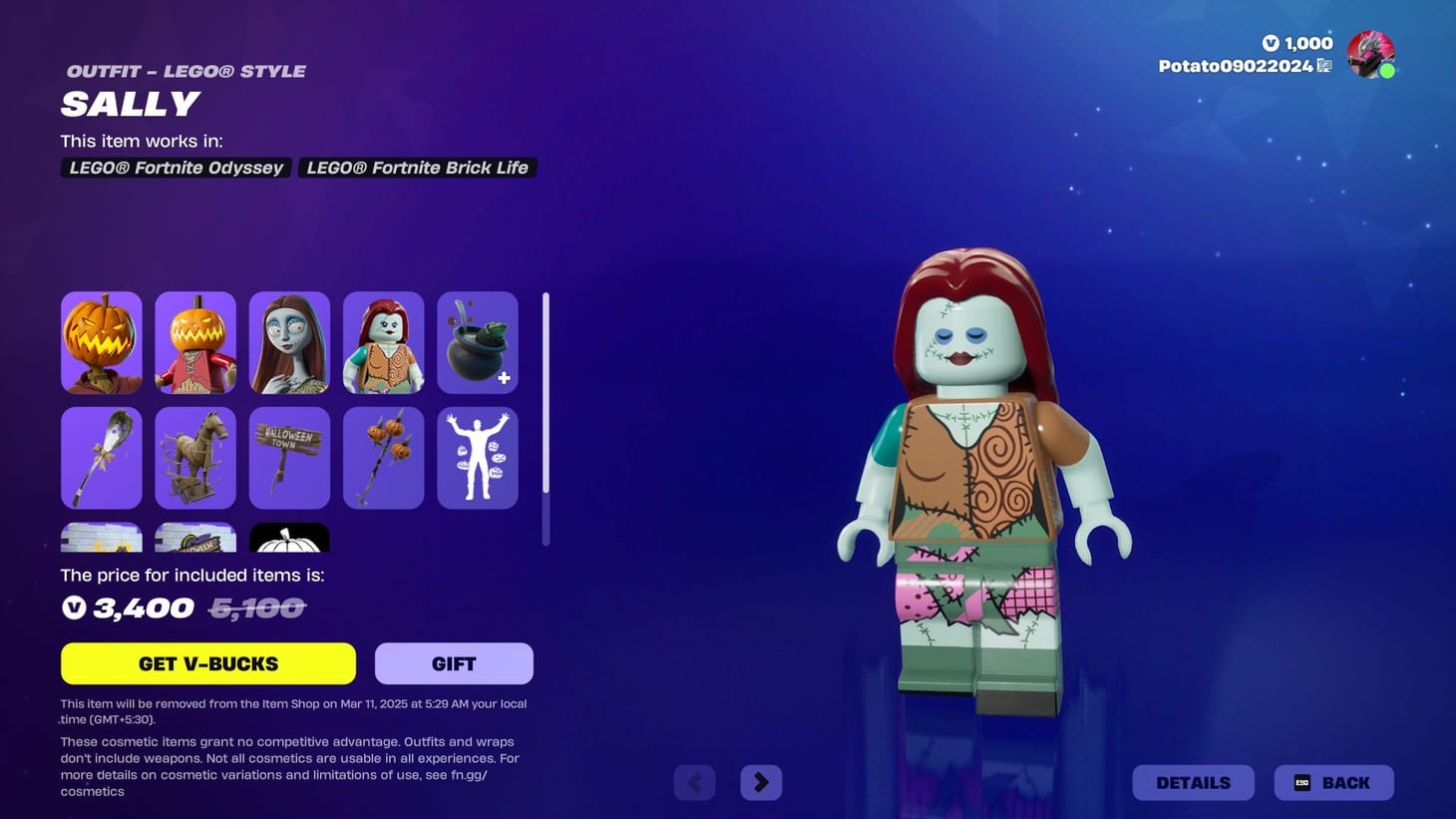Select the broom pickaxe icon

101,457
